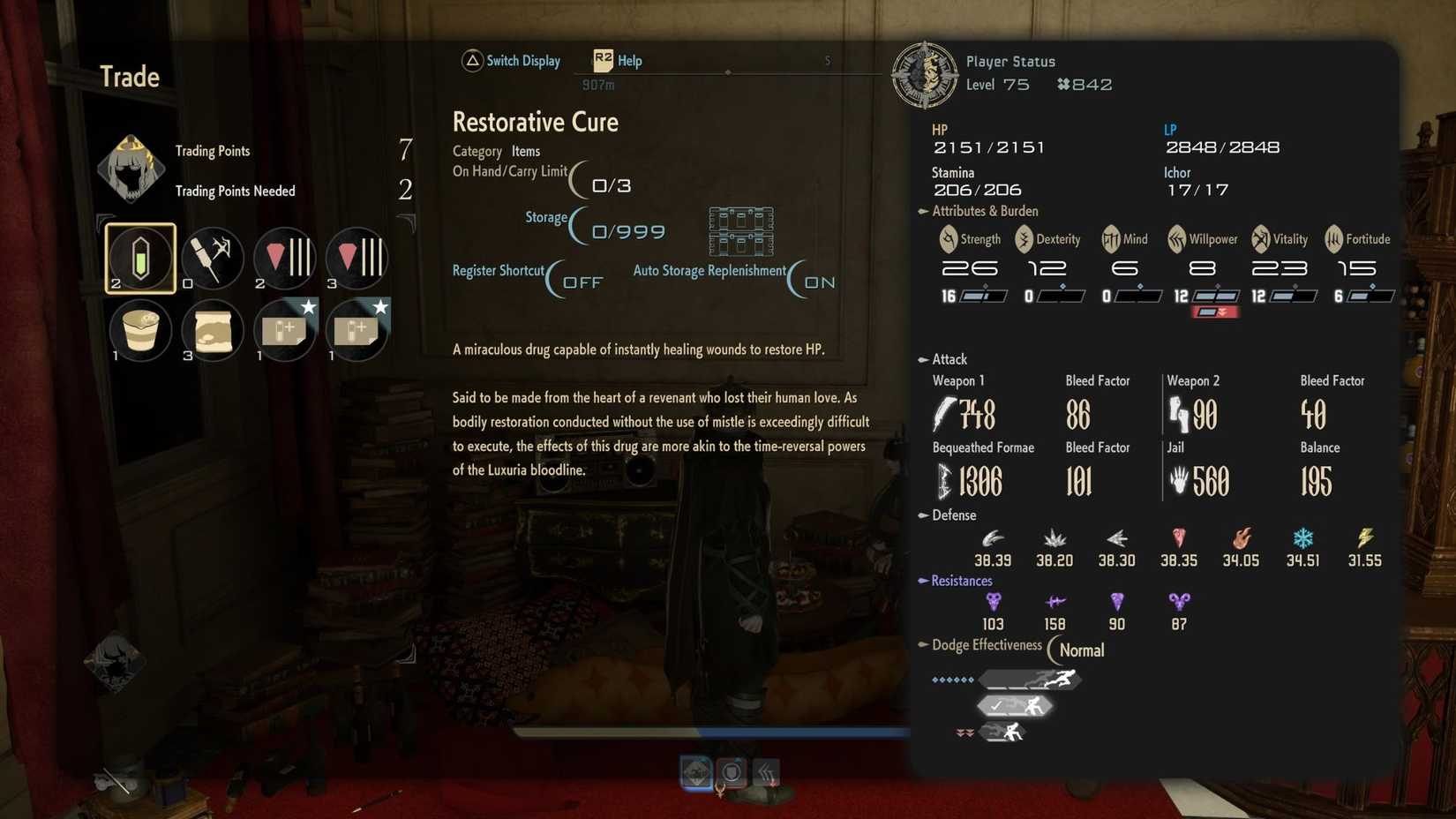Select the healing potion trade item

coord(141,258)
